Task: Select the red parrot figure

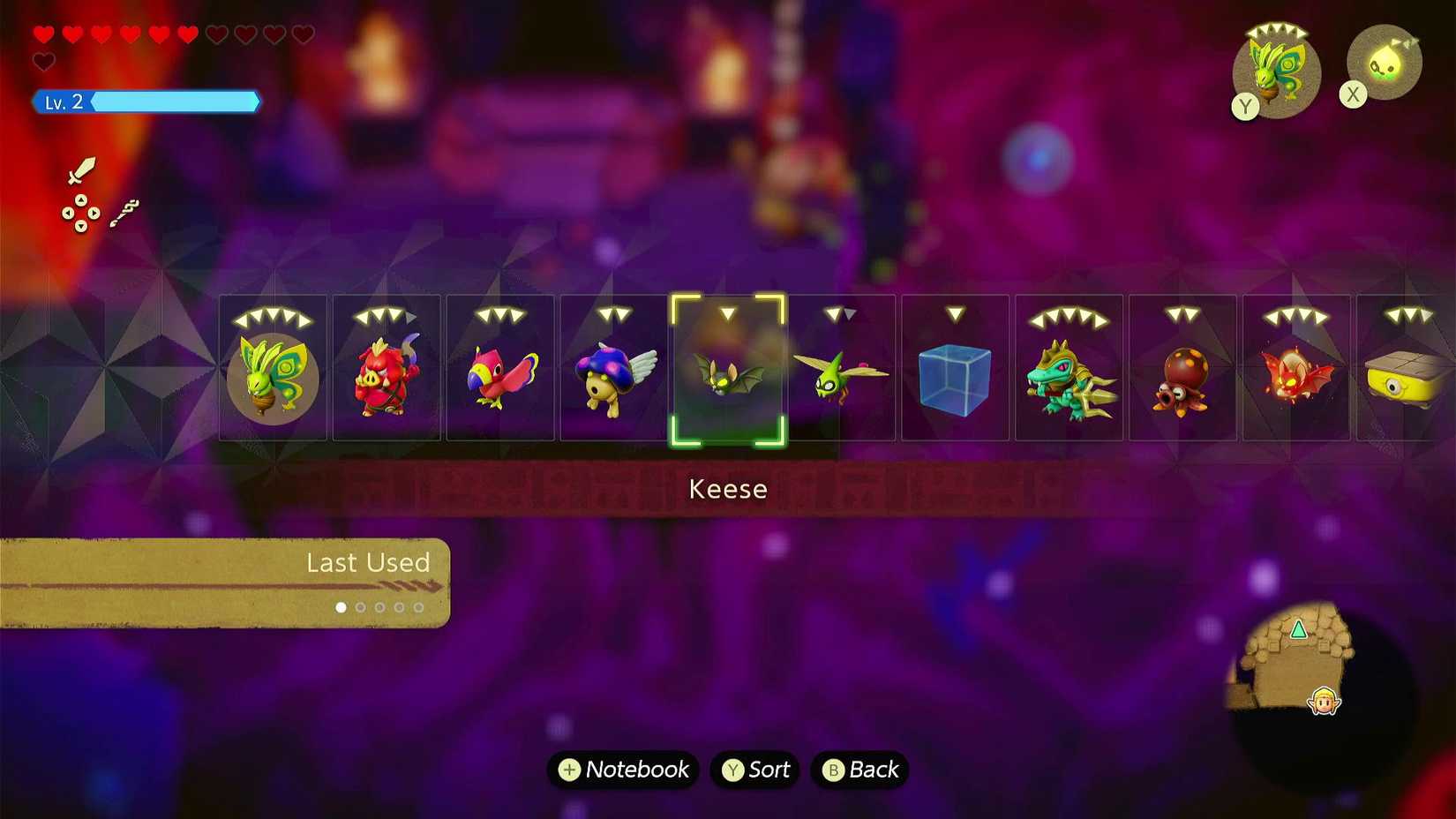Action: [x=500, y=371]
